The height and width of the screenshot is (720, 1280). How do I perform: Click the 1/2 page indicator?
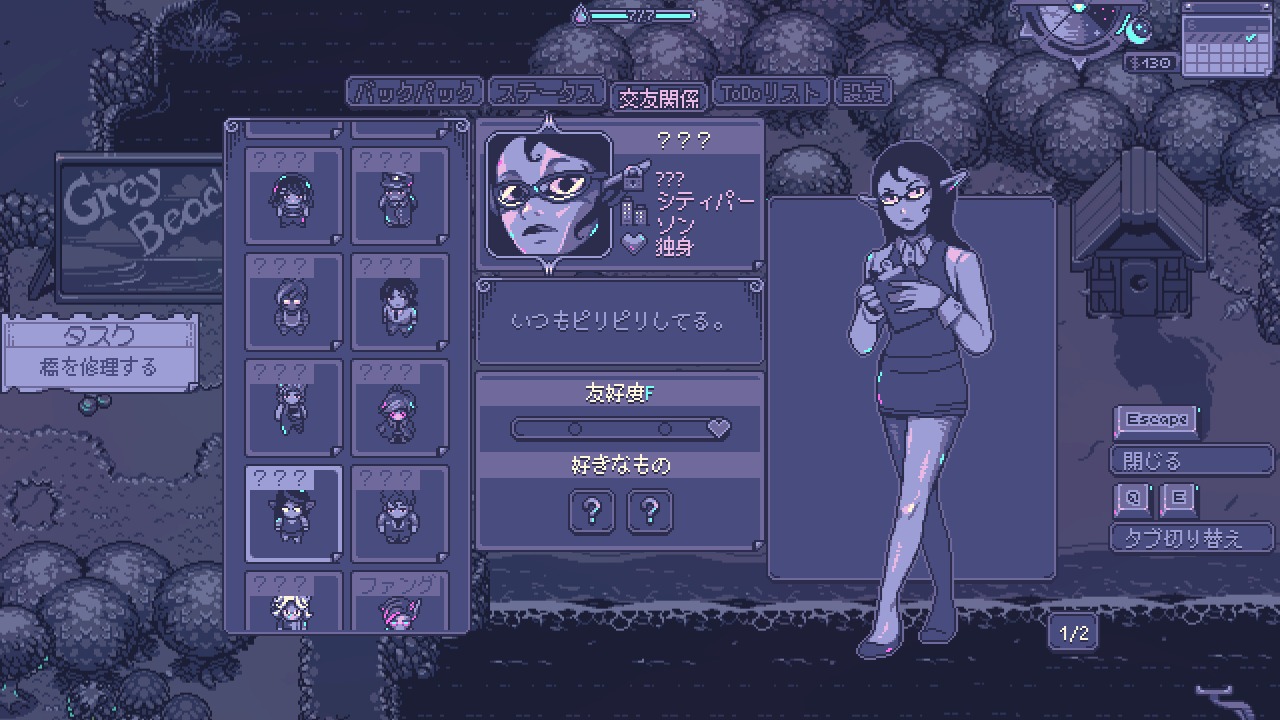[1073, 633]
